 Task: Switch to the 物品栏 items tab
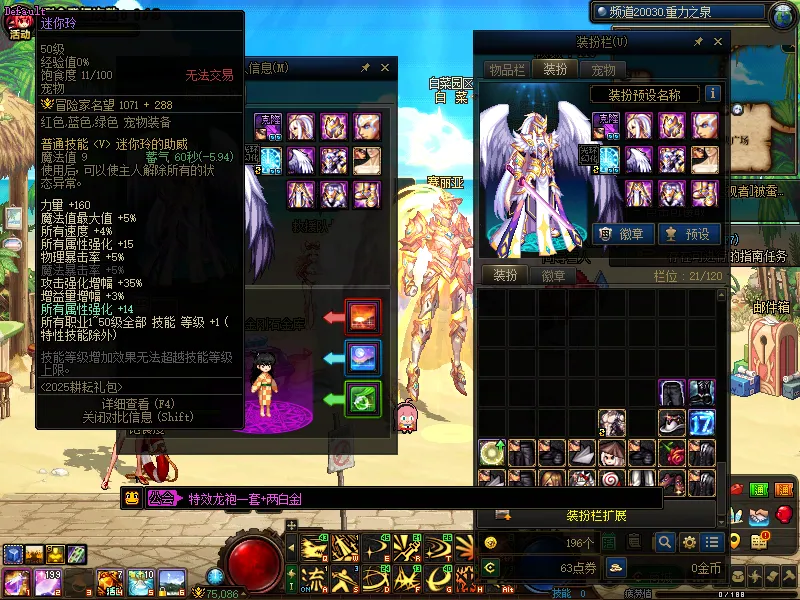click(506, 69)
